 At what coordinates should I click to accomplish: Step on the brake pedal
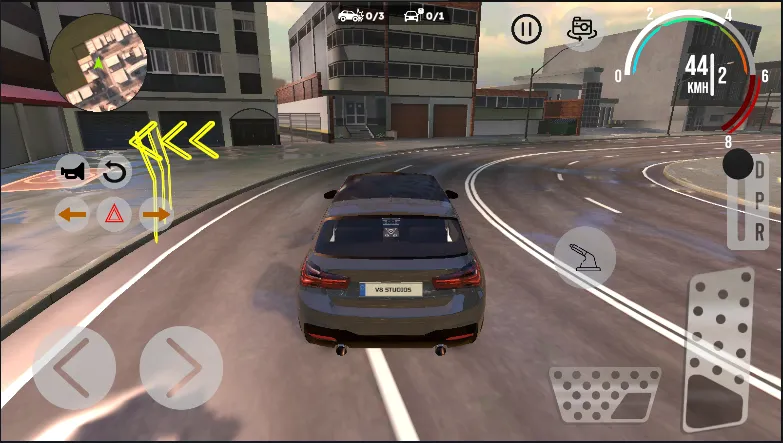[604, 395]
